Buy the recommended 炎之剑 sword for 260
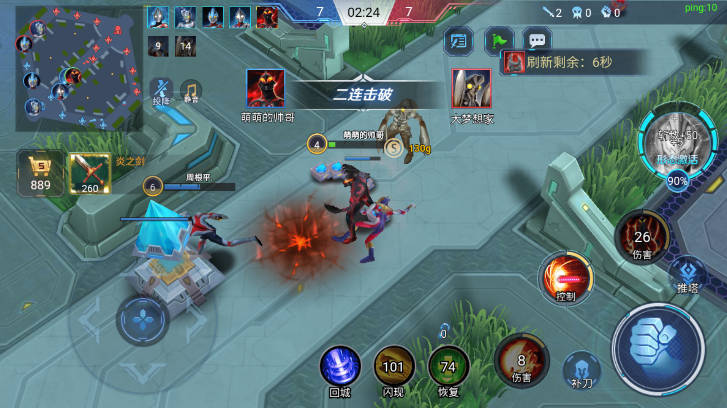Image resolution: width=727 pixels, height=408 pixels. pyautogui.click(x=91, y=173)
